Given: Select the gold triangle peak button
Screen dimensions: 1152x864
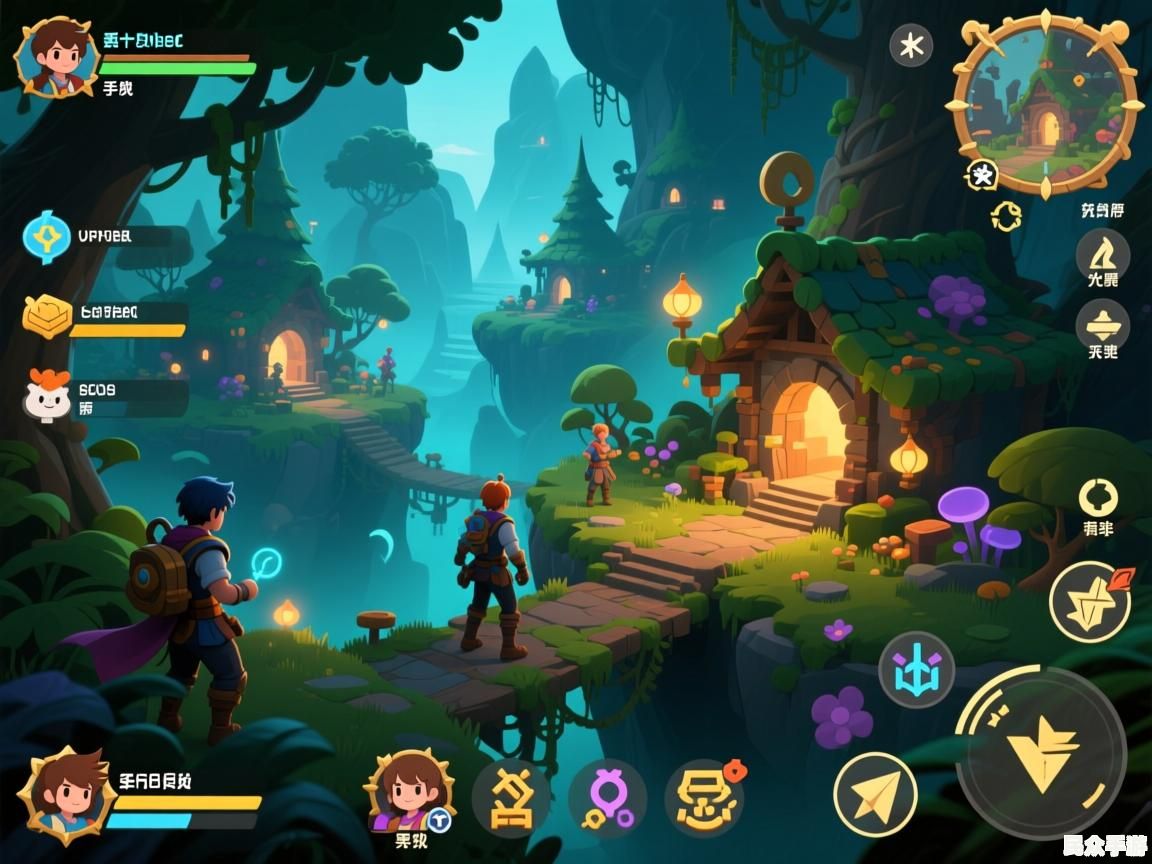Looking at the screenshot, I should (1102, 251).
